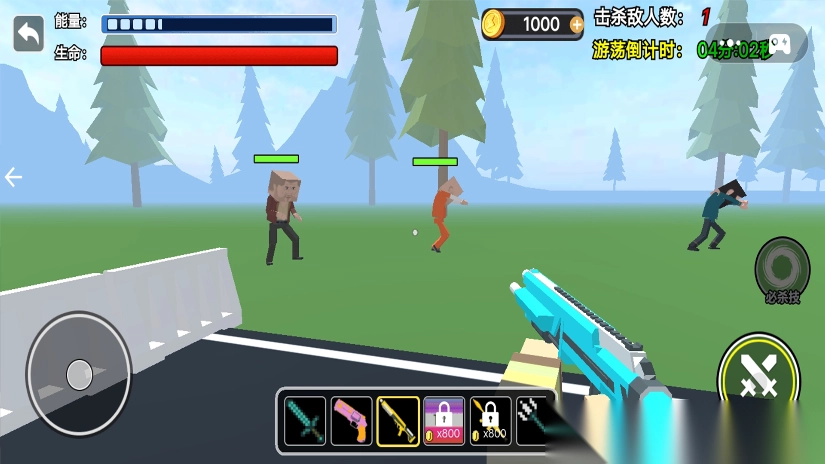The image size is (825, 464).
Task: Choose the yellow rifle weapon slot
Action: (x=398, y=421)
